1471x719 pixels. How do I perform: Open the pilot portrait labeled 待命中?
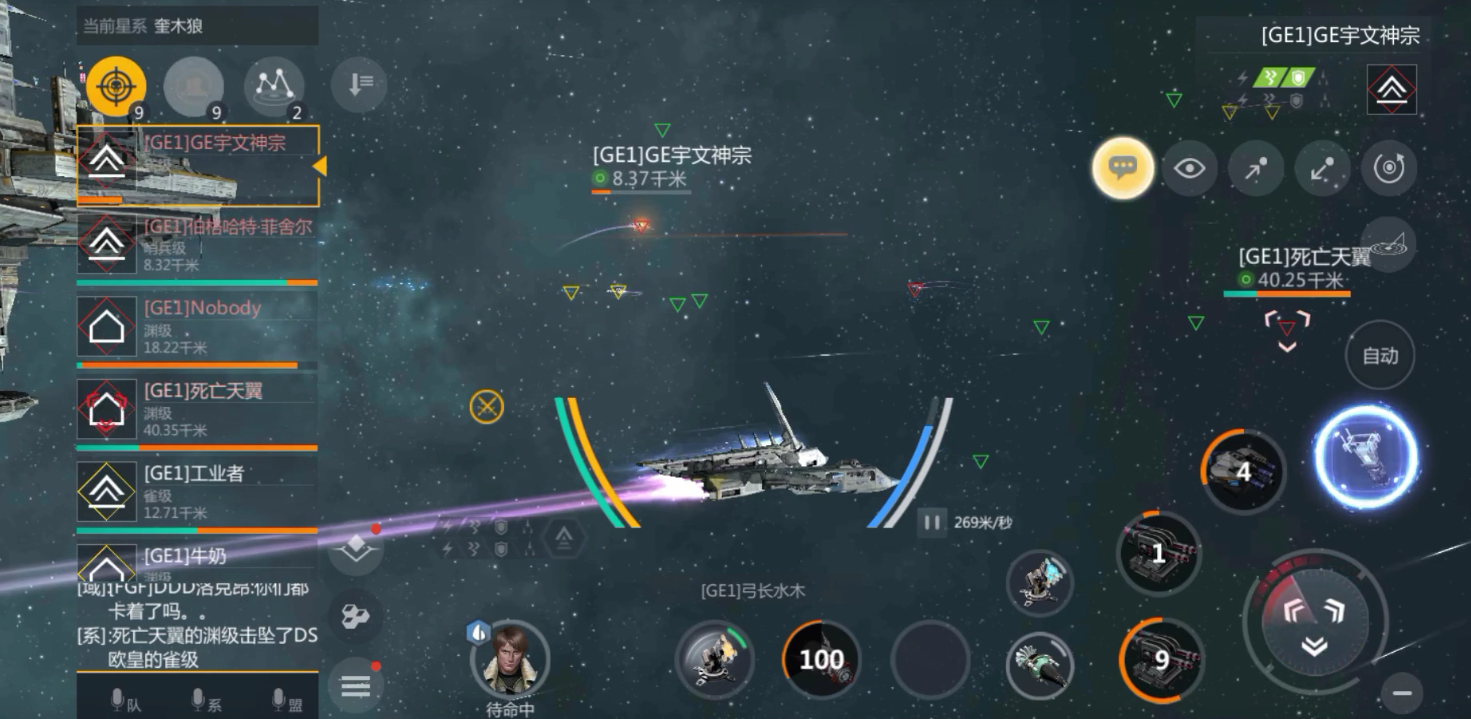click(510, 659)
